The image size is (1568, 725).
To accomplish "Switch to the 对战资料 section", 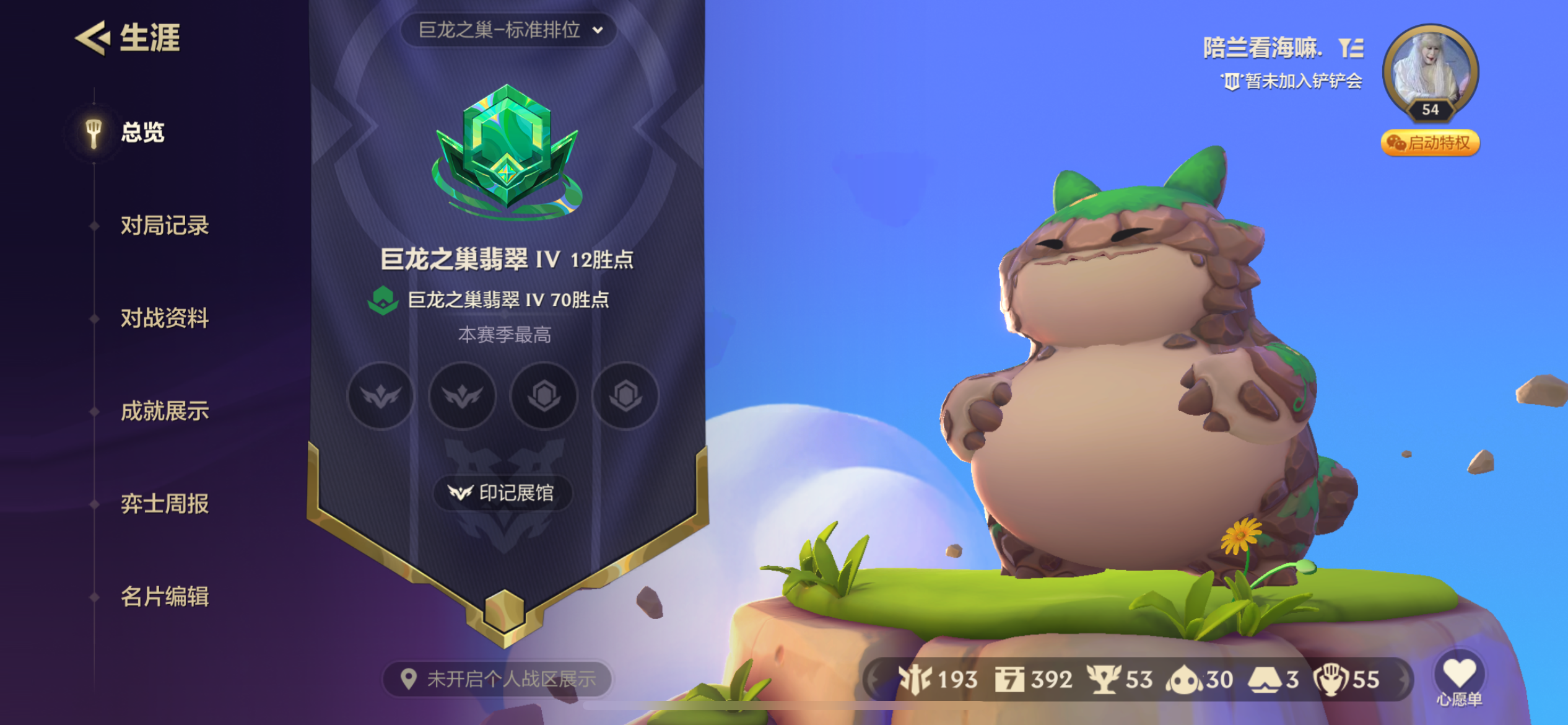I will [x=163, y=318].
